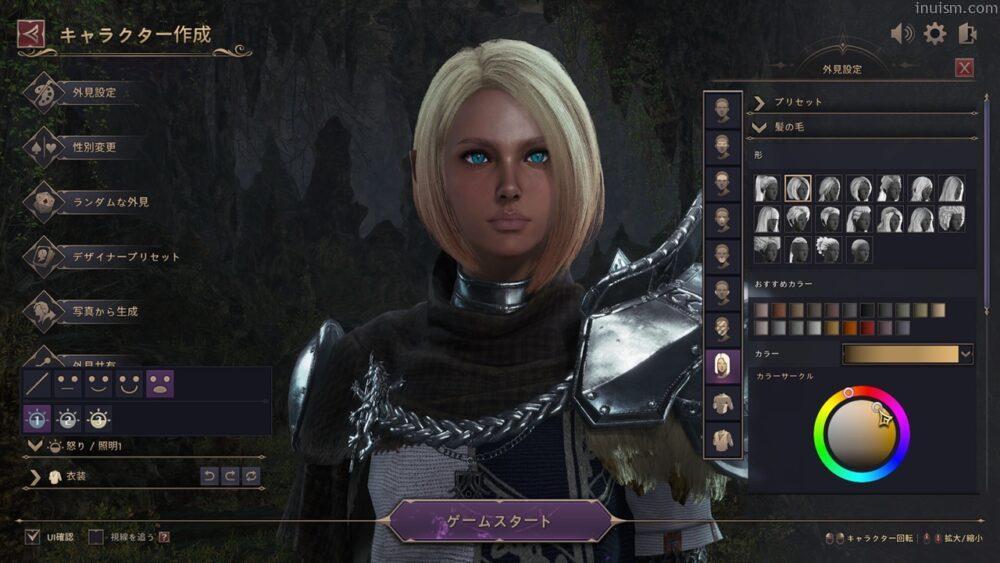
Task: Enable the 視線を追う eye-tracking checkbox
Action: point(96,537)
